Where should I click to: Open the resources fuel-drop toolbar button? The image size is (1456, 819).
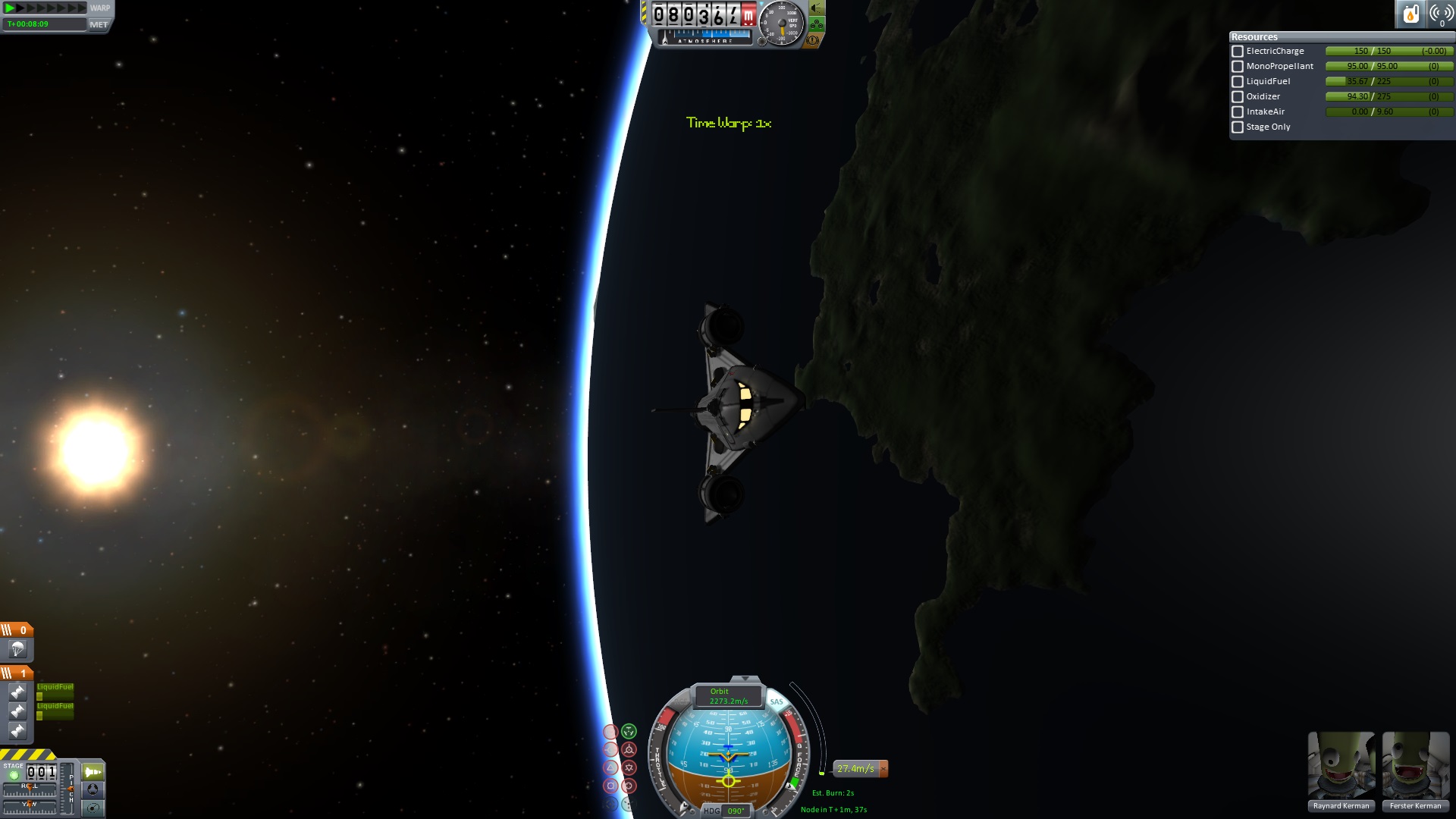pyautogui.click(x=1410, y=14)
